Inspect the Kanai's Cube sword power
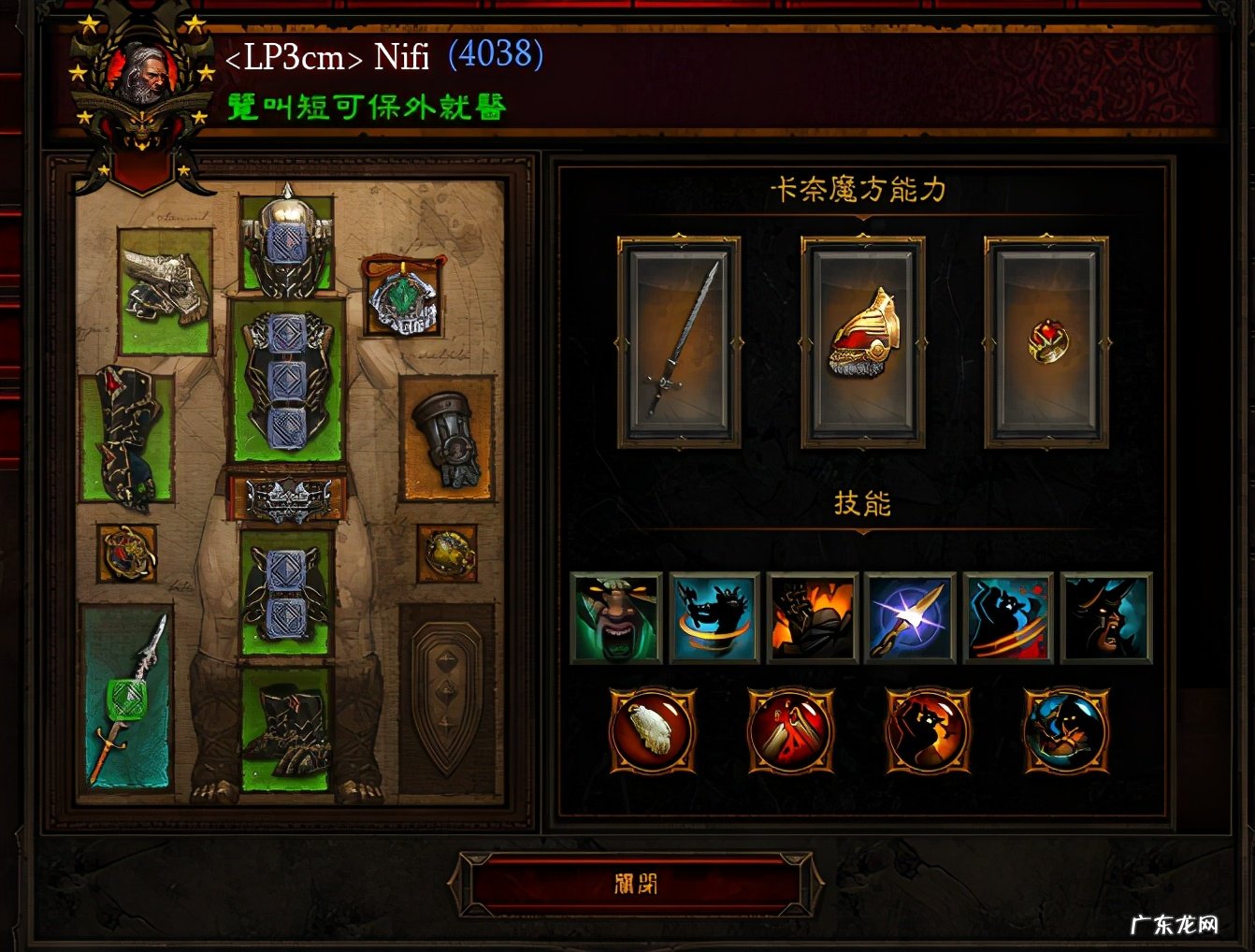 679,342
